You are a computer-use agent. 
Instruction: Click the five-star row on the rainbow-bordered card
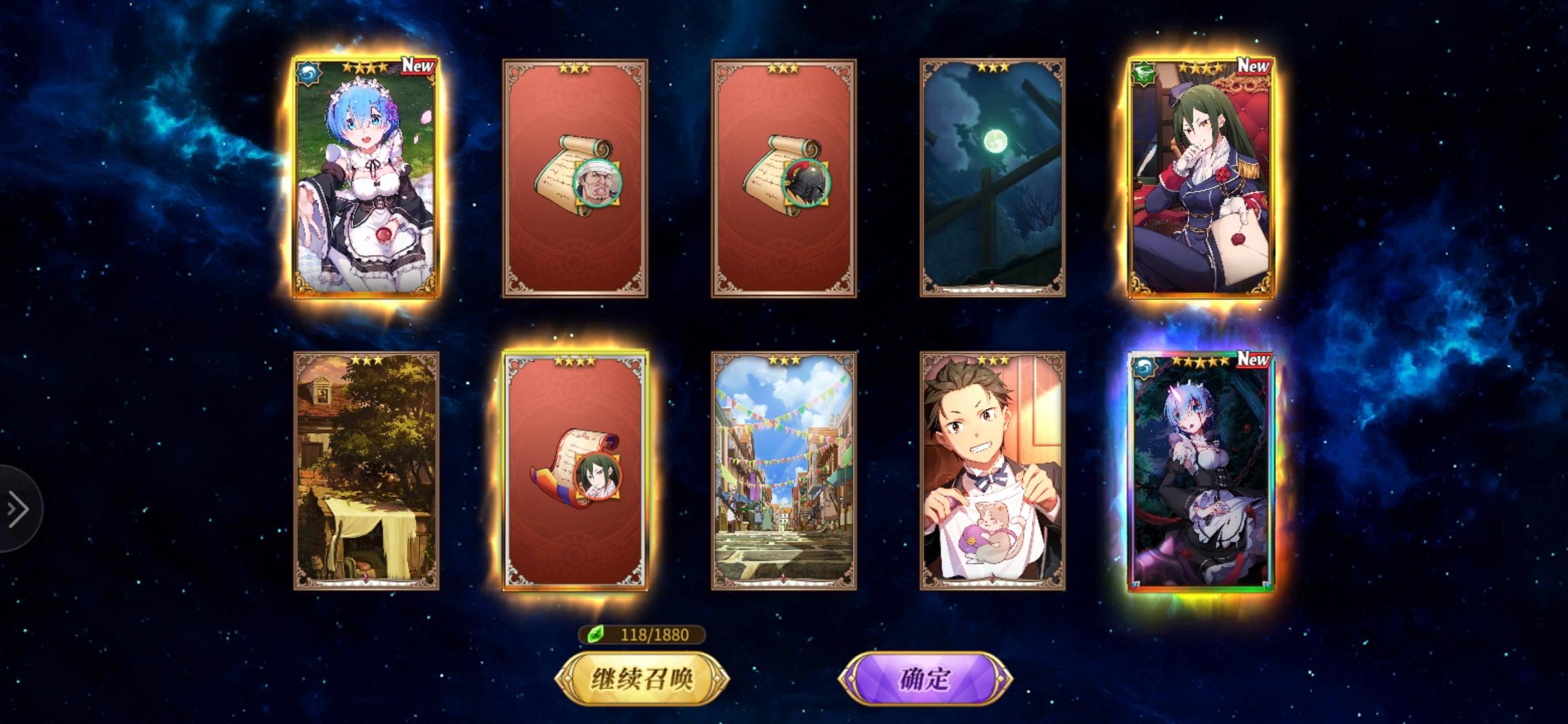click(1201, 362)
